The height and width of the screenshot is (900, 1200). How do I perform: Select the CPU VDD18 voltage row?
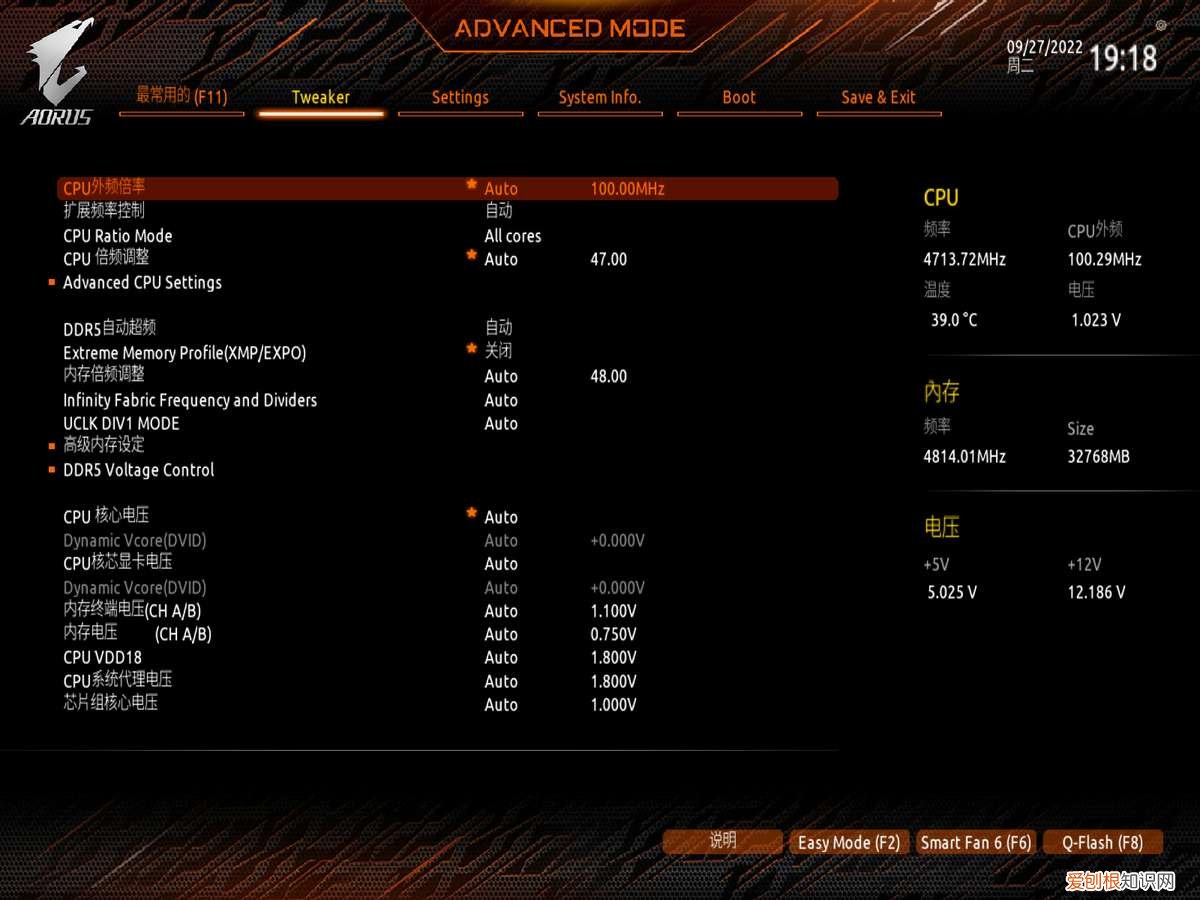(103, 658)
